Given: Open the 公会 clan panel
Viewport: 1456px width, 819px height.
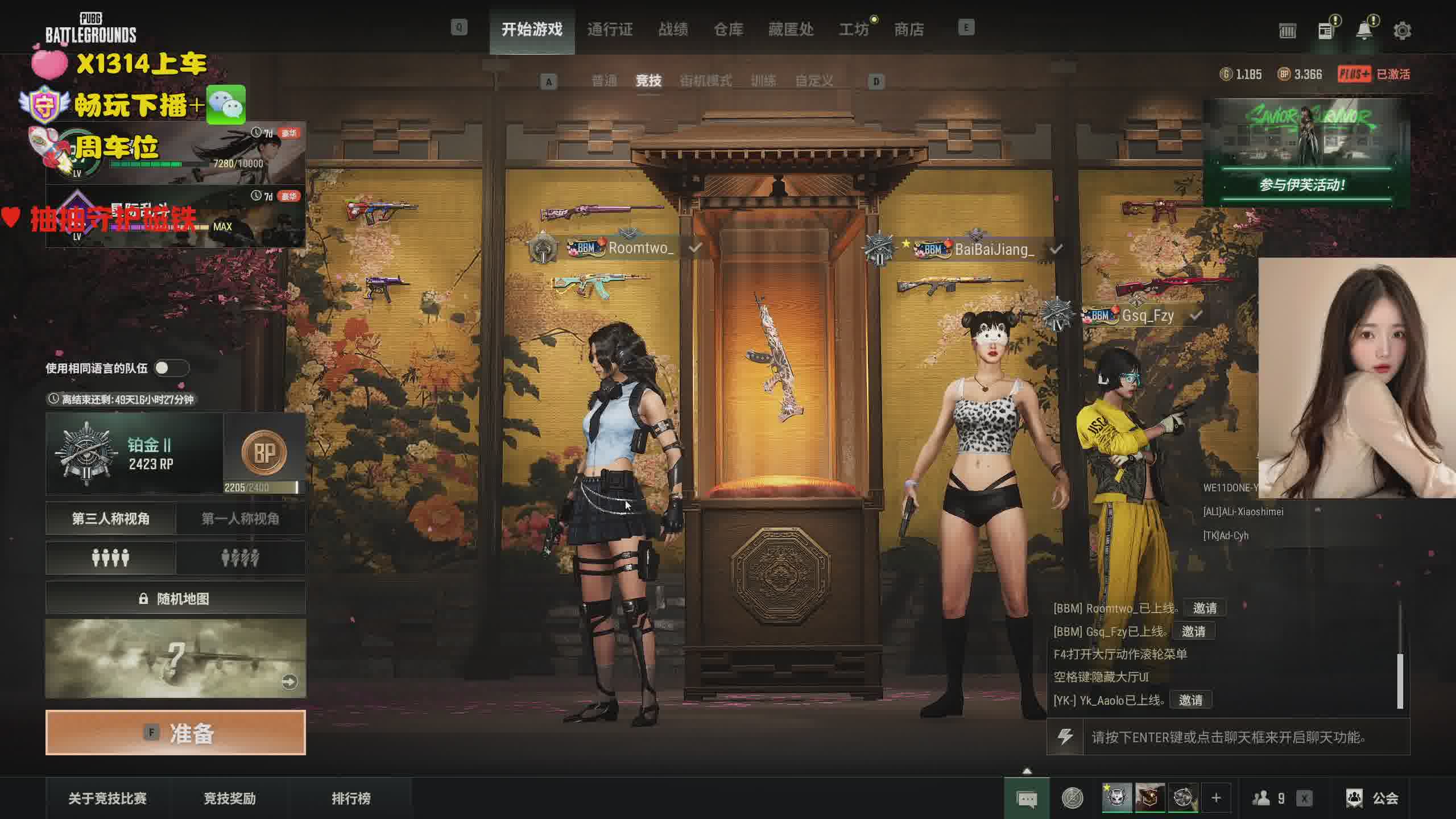Looking at the screenshot, I should 1372,798.
